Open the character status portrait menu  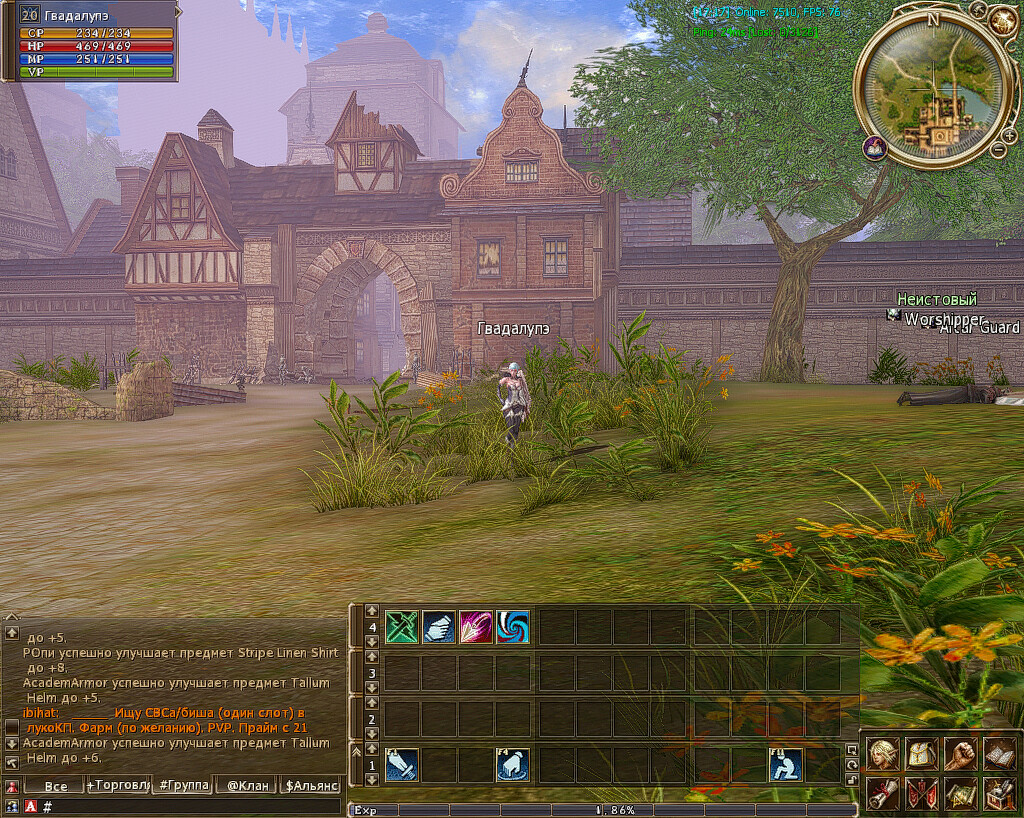tap(883, 754)
